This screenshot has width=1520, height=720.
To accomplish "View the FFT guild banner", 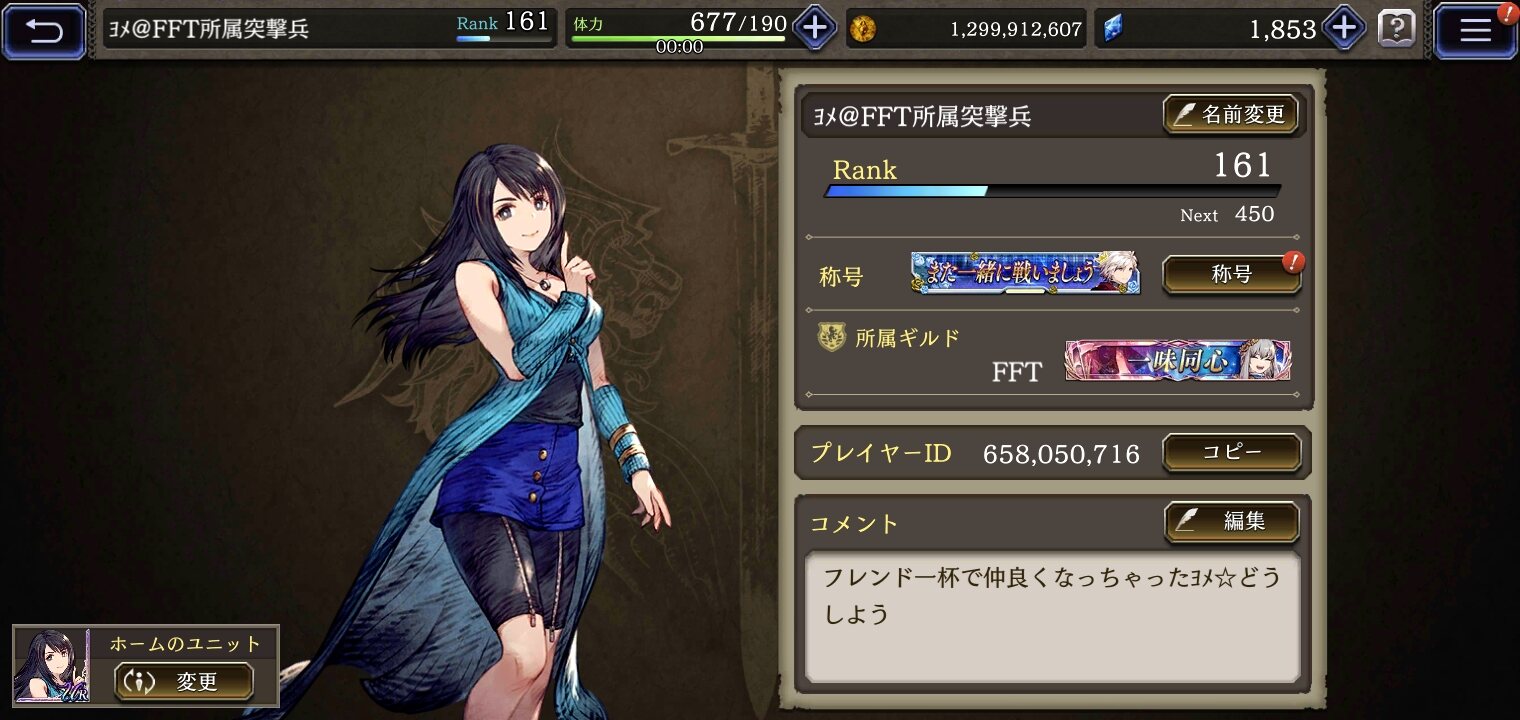I will click(1177, 361).
